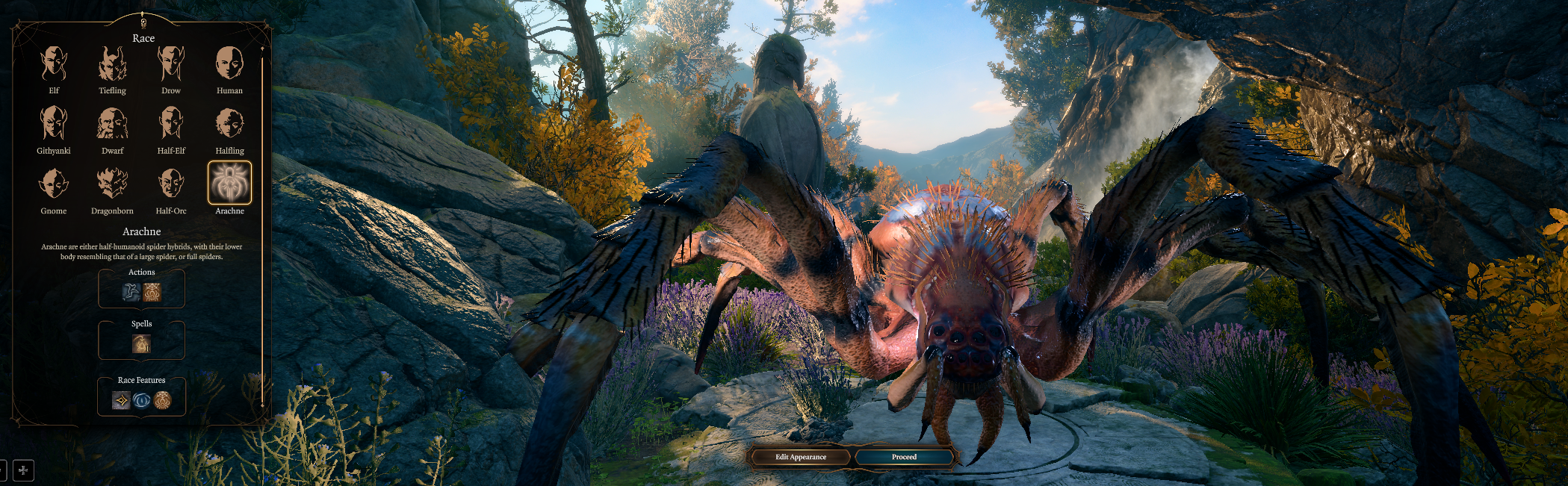Pick the Dragonborn race portrait

[x=112, y=184]
